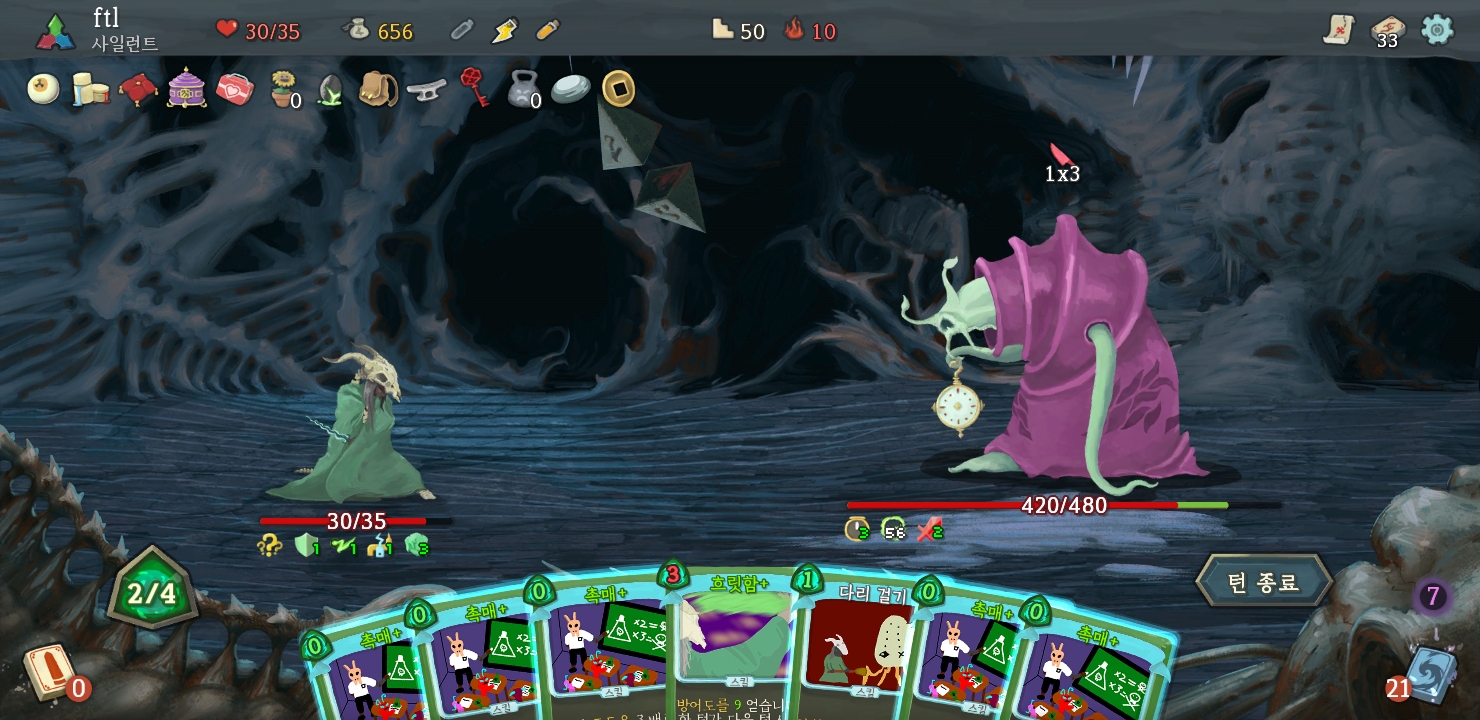Examine the purple ornate box relic
This screenshot has height=720, width=1480.
click(187, 89)
